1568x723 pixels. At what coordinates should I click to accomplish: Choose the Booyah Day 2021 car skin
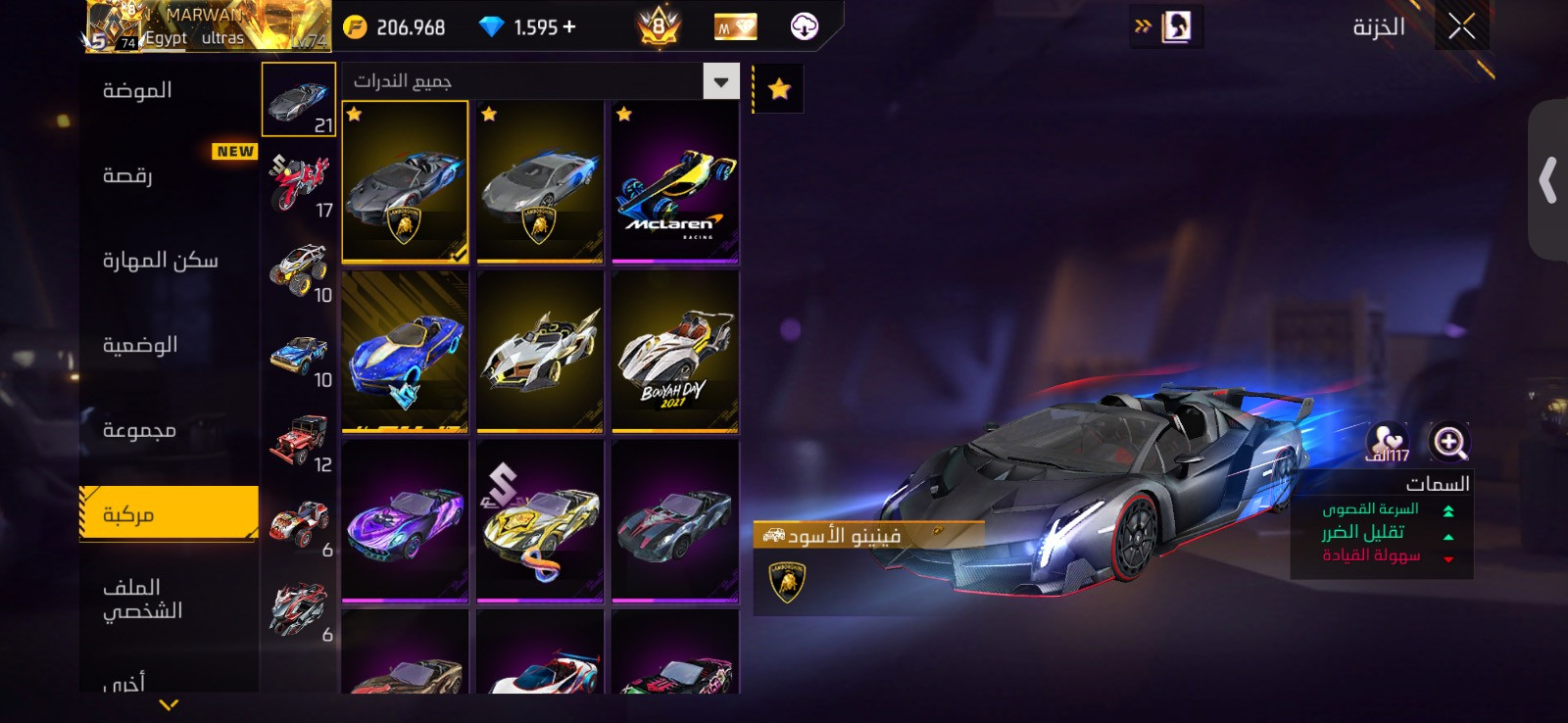(x=675, y=353)
